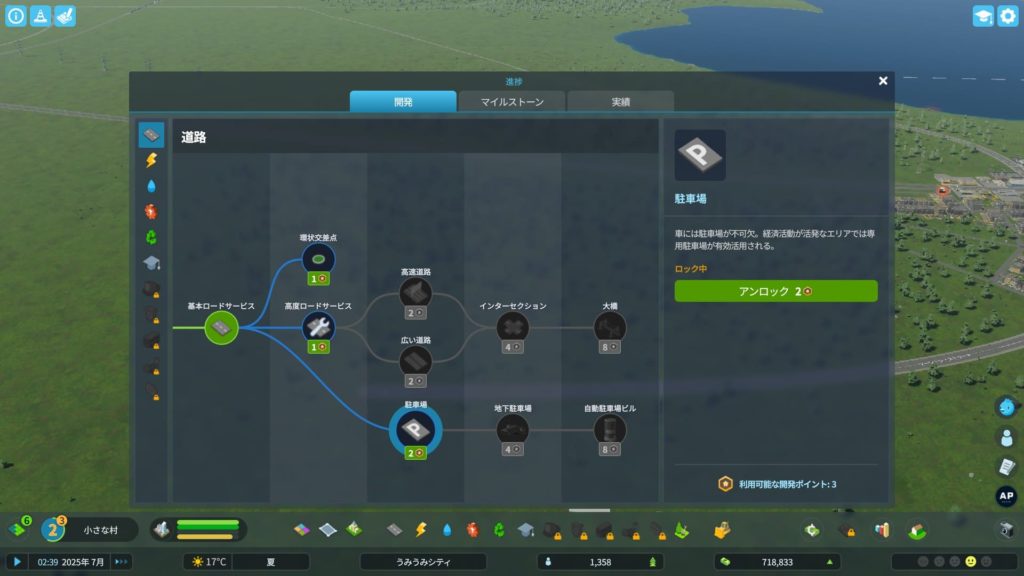Click the 基本ロードサービス node
Viewport: 1024px width, 576px height.
(221, 327)
